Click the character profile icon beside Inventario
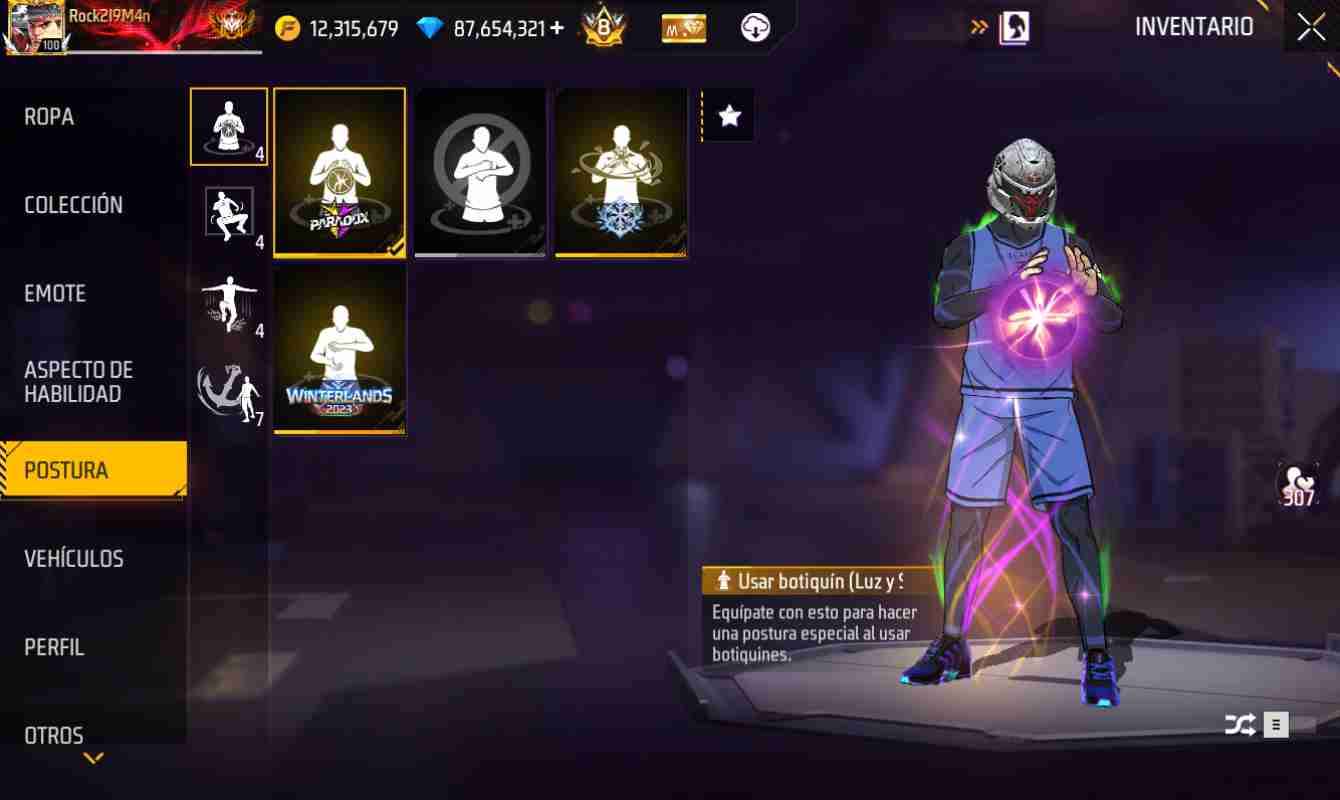The image size is (1340, 800). tap(1015, 27)
